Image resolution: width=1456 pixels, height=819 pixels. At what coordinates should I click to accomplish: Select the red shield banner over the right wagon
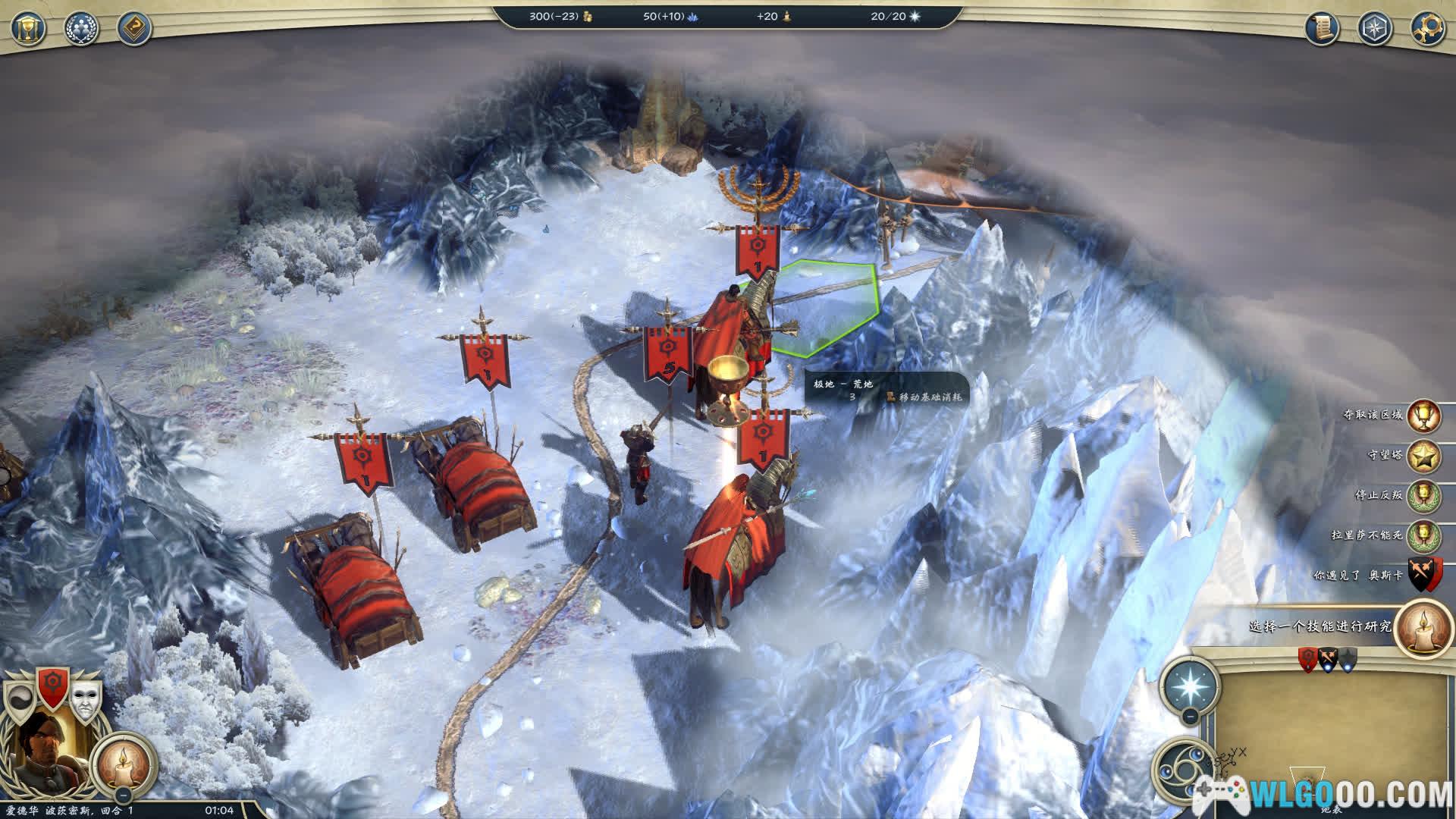pos(484,362)
